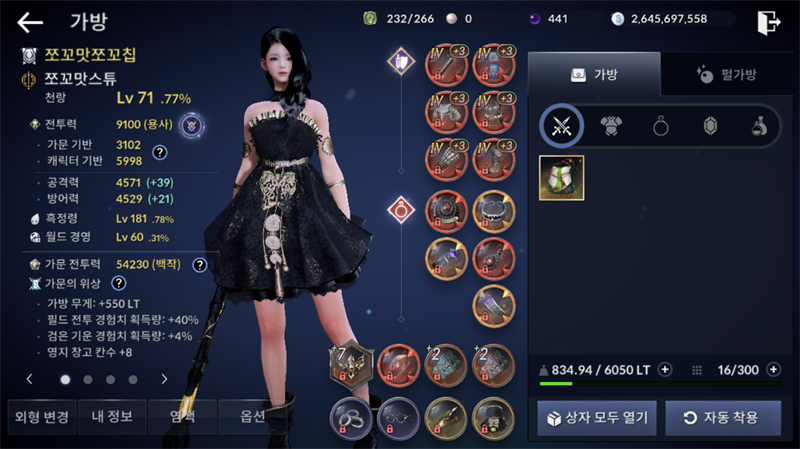Exit via the door icon

768,20
